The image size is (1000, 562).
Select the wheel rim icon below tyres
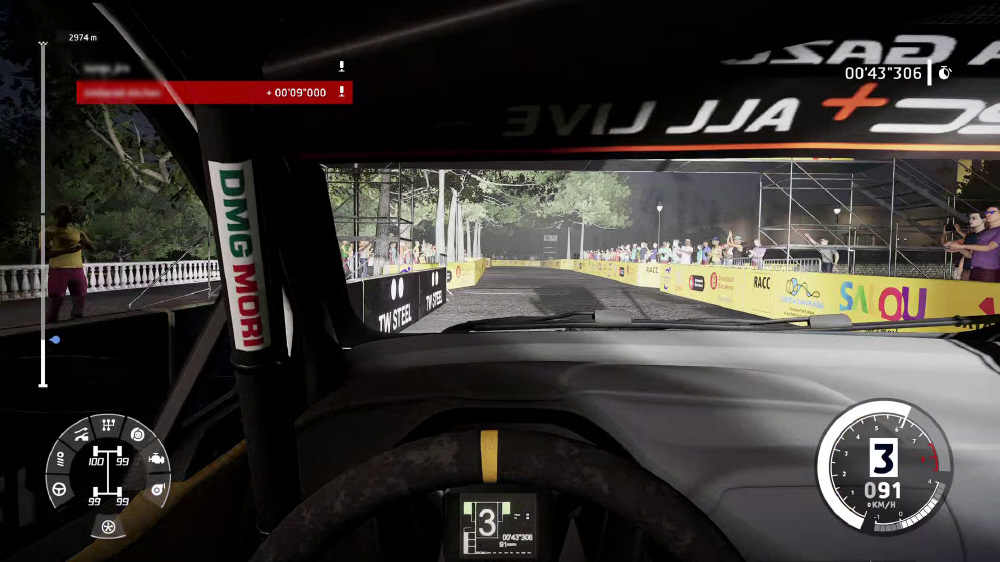[x=108, y=526]
